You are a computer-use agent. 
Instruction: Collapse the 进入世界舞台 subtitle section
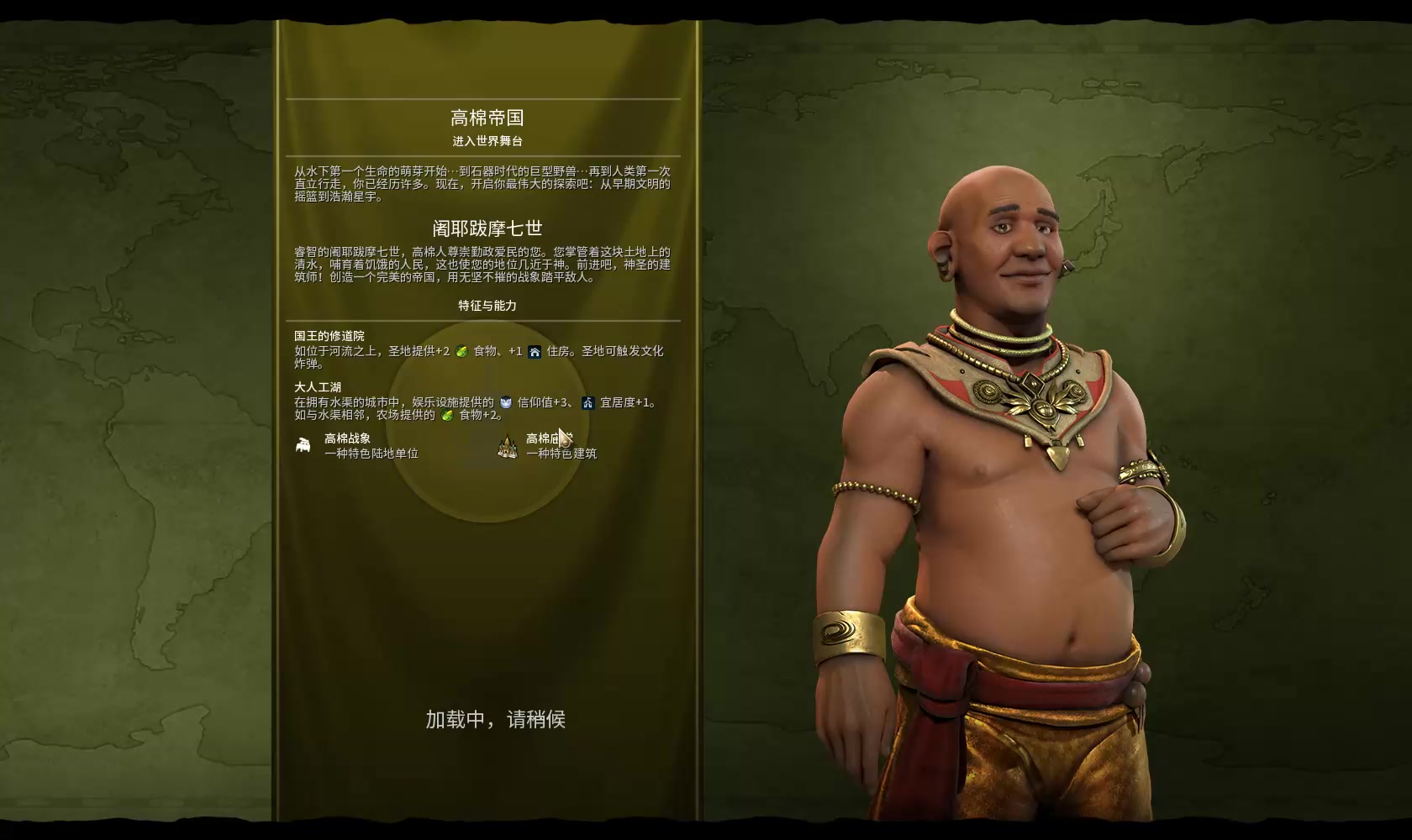click(x=486, y=140)
